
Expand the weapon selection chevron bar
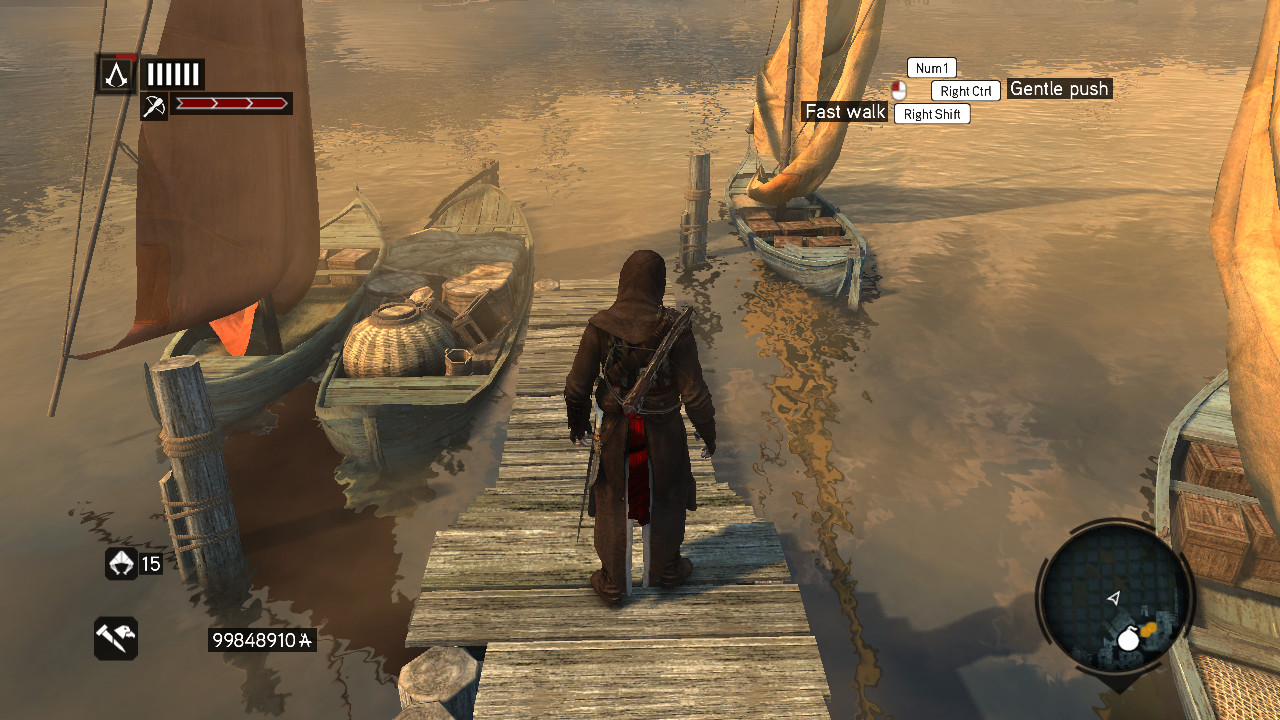tap(232, 103)
